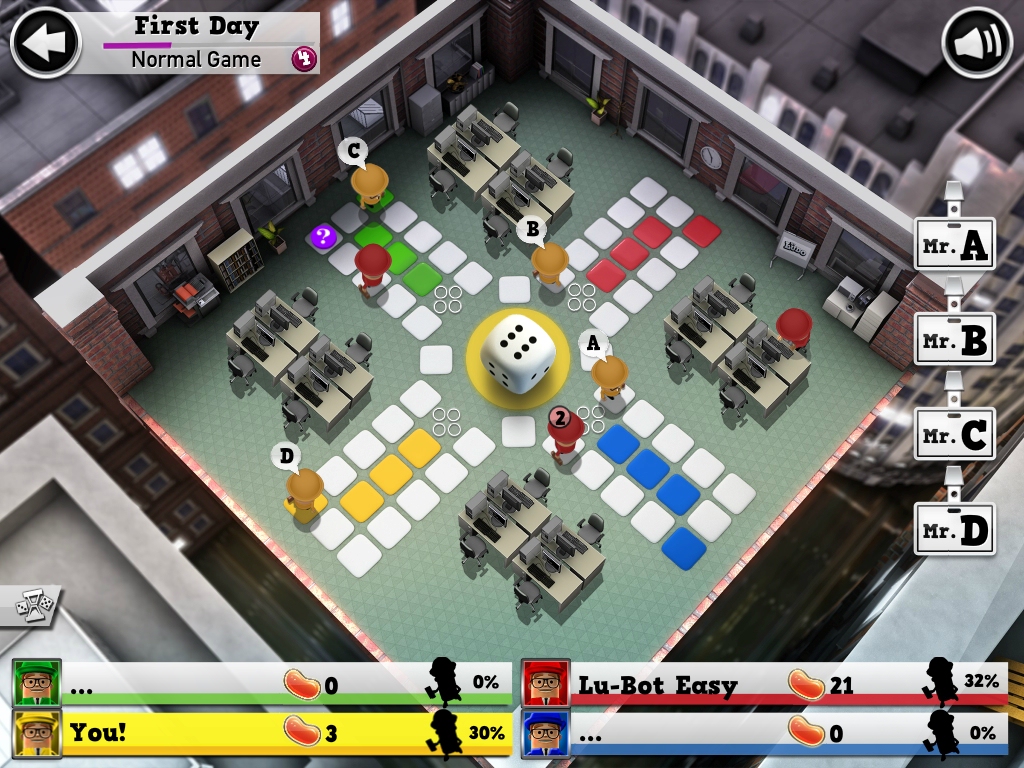Click the blue player avatar portrait
The width and height of the screenshot is (1024, 768).
(546, 732)
